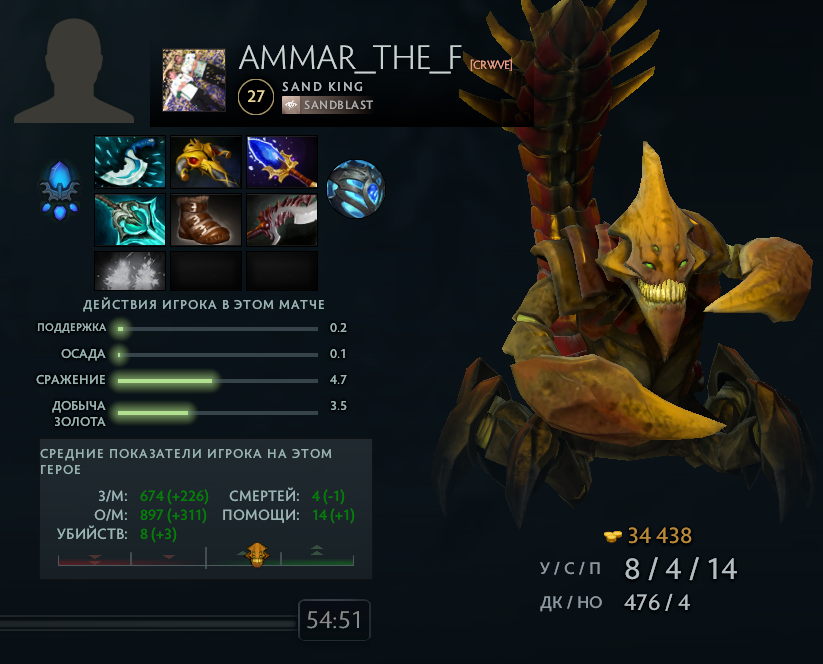Viewport: 823px width, 664px height.
Task: Choose the Aghanim's Scepter item slot
Action: point(282,162)
